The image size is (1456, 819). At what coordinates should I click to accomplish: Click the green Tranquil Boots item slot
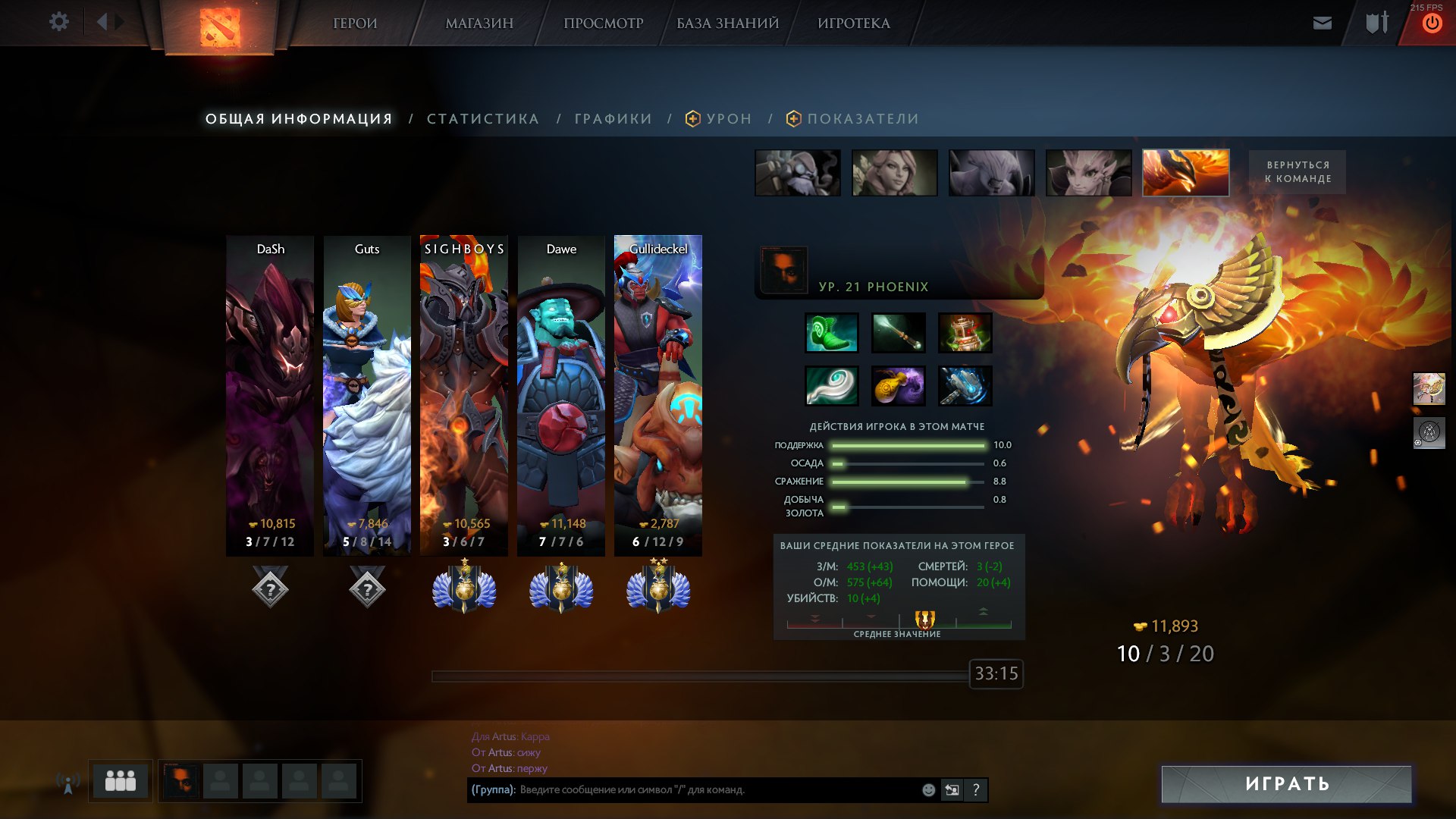click(x=831, y=333)
